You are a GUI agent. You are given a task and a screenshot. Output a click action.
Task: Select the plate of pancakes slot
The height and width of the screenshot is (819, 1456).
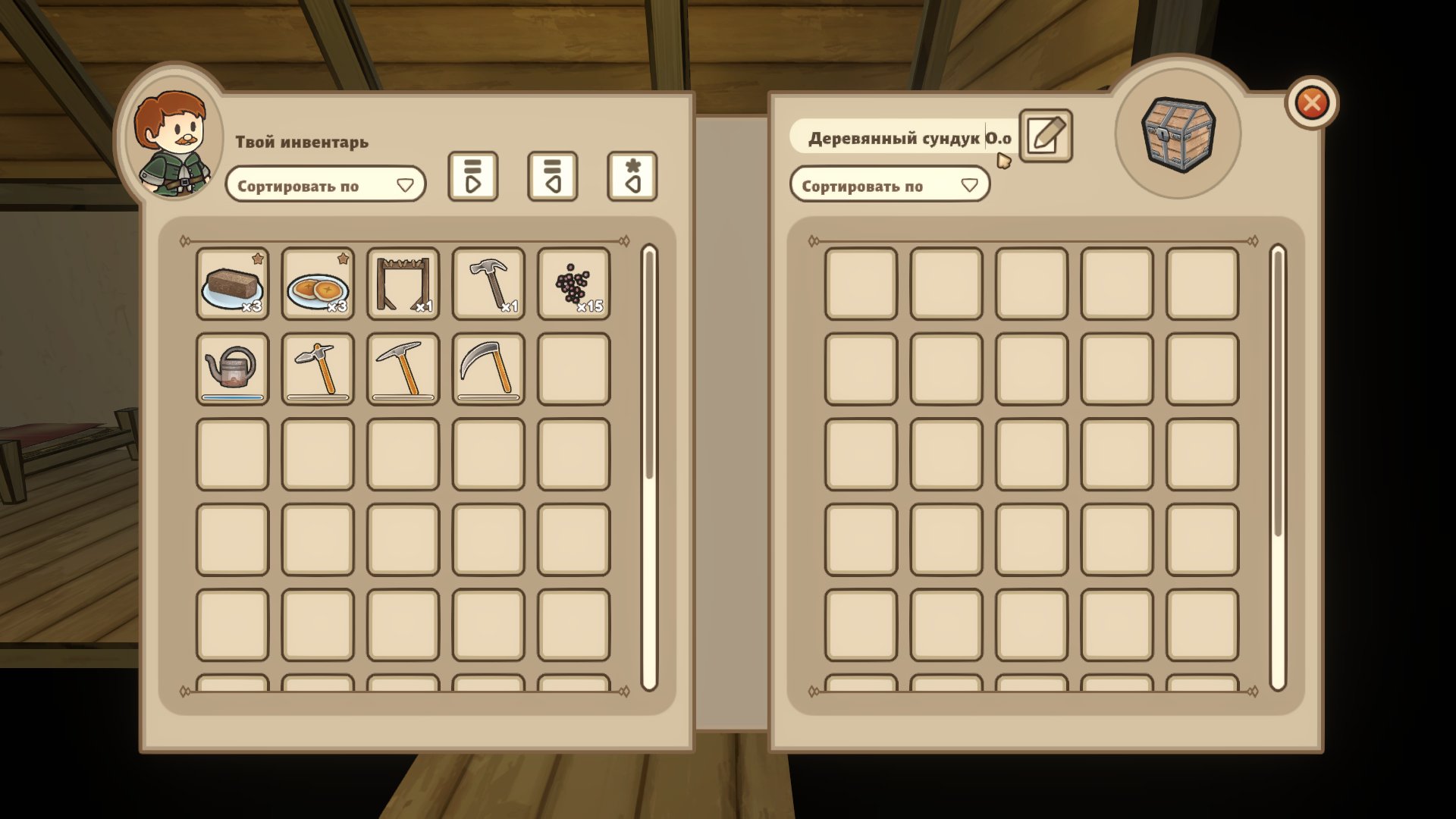click(x=318, y=284)
